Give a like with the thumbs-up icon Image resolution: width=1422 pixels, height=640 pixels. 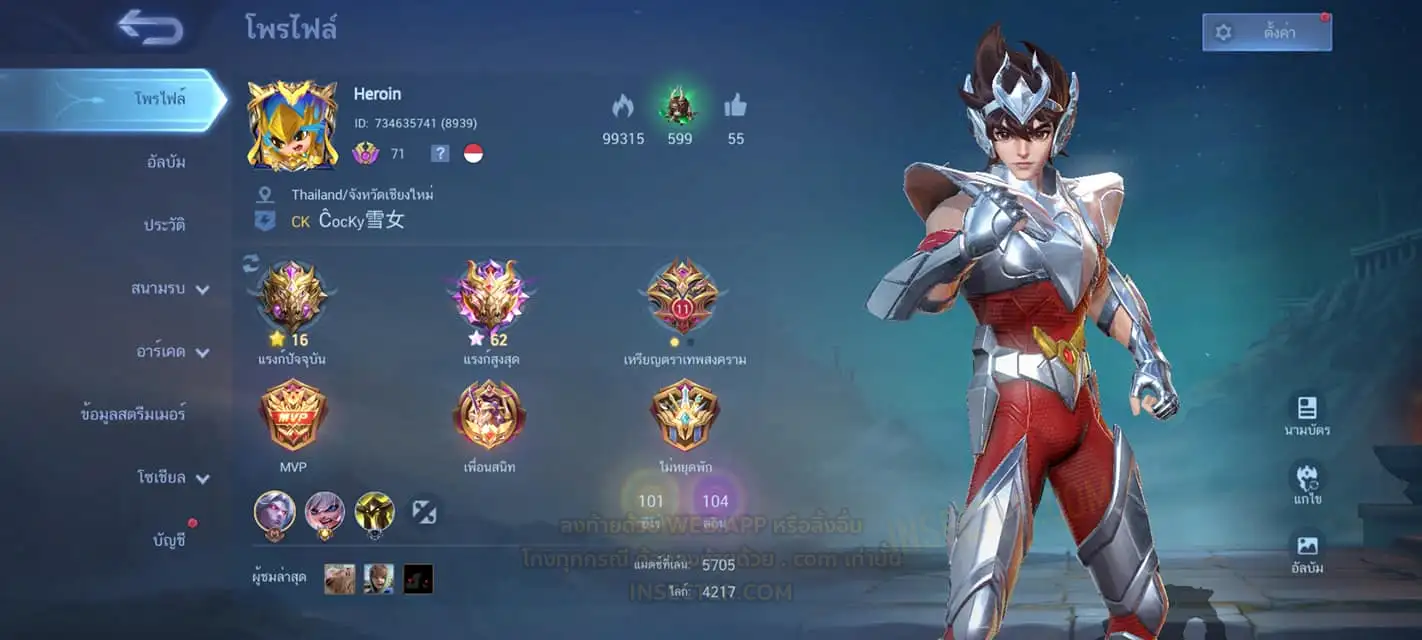point(736,106)
